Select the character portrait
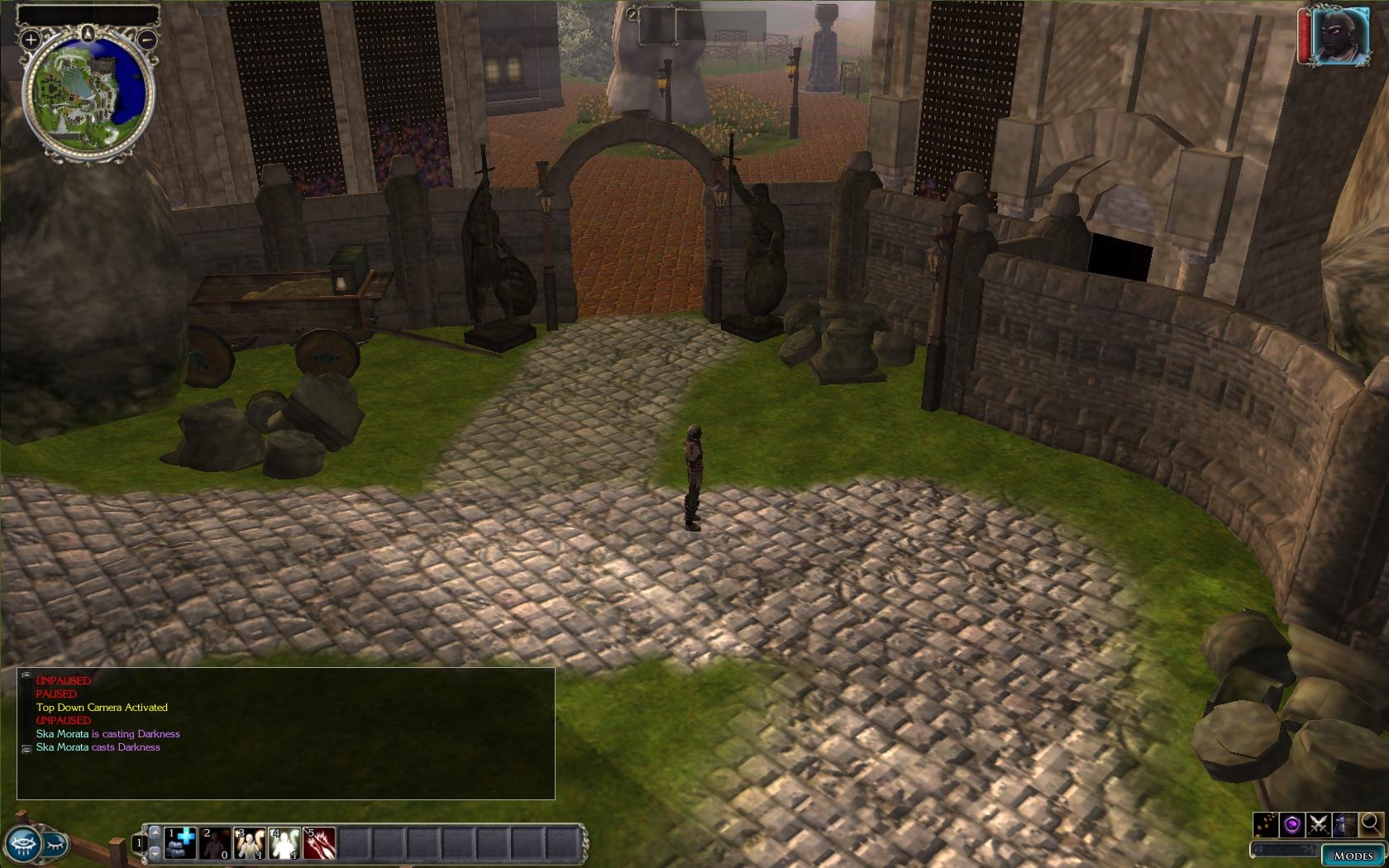This screenshot has width=1389, height=868. click(1340, 36)
